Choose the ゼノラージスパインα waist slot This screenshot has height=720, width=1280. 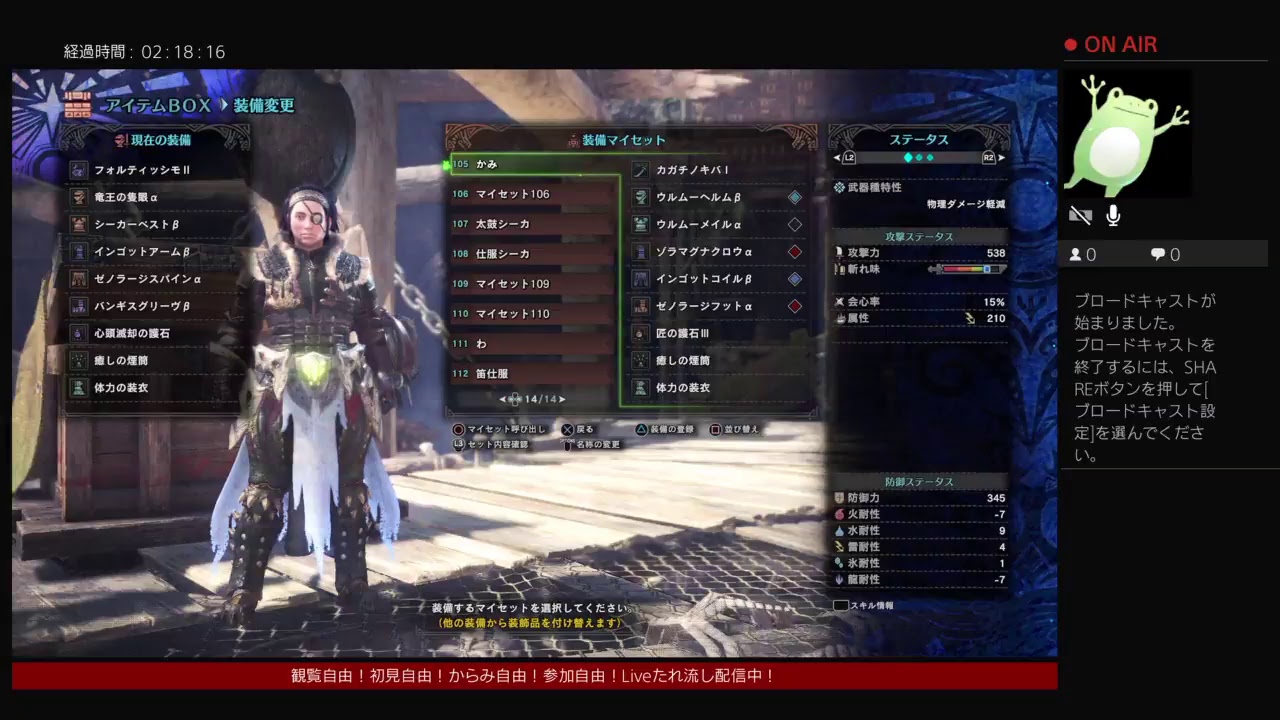tap(154, 279)
